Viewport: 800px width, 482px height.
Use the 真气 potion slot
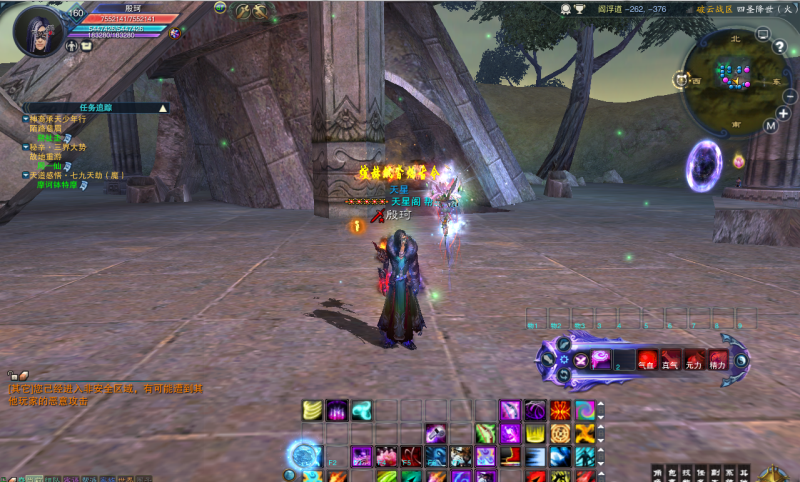(669, 359)
